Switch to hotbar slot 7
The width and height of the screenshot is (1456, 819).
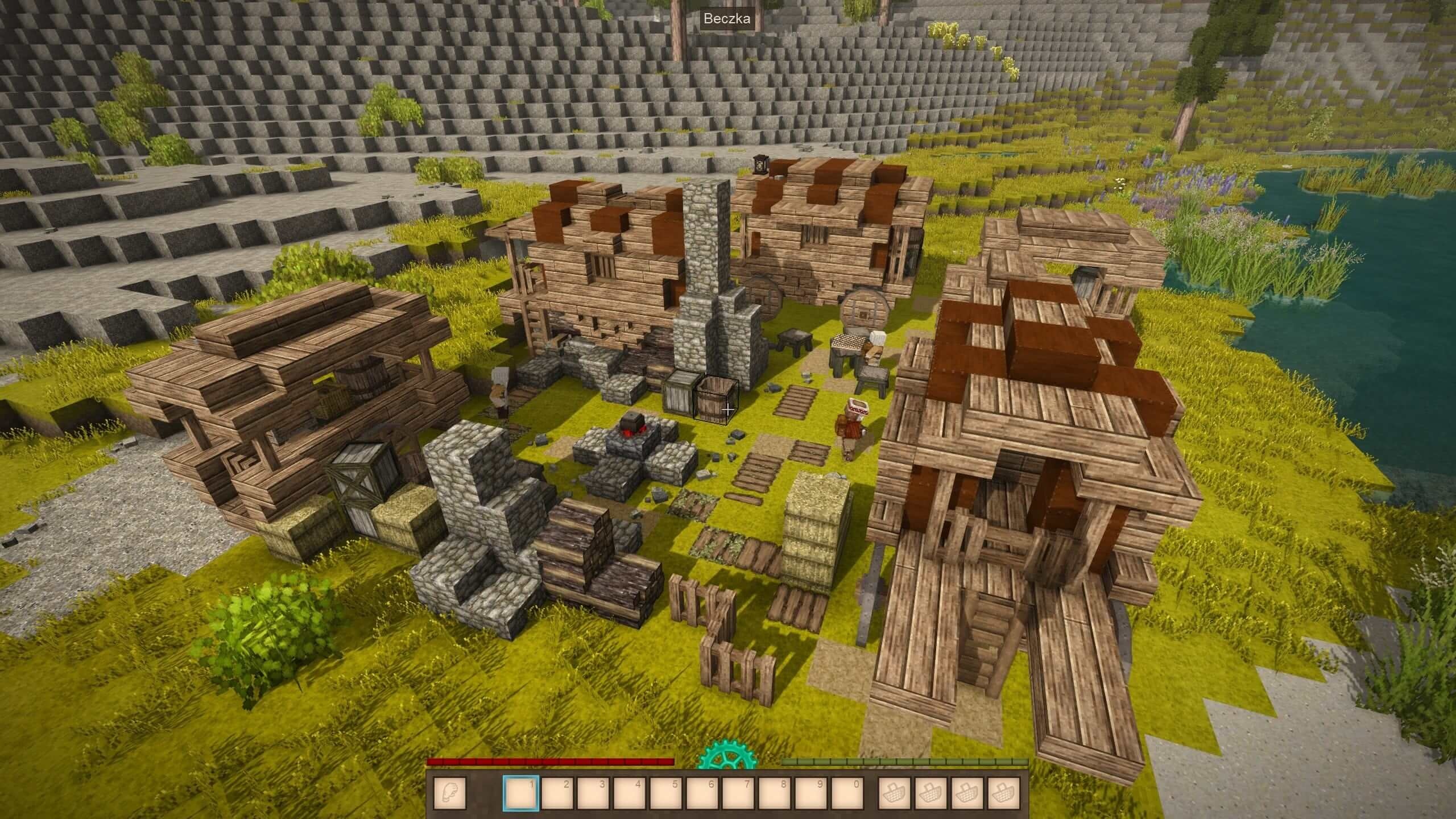(x=739, y=792)
